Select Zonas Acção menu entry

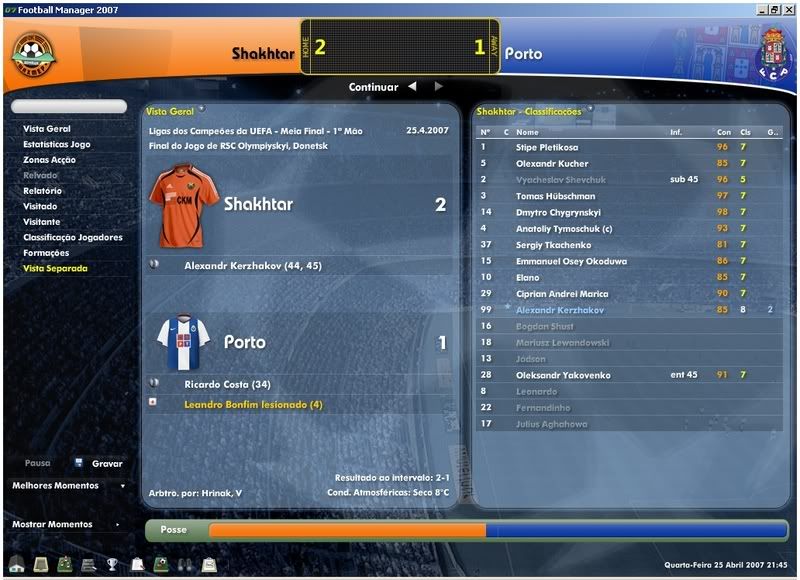pos(50,160)
